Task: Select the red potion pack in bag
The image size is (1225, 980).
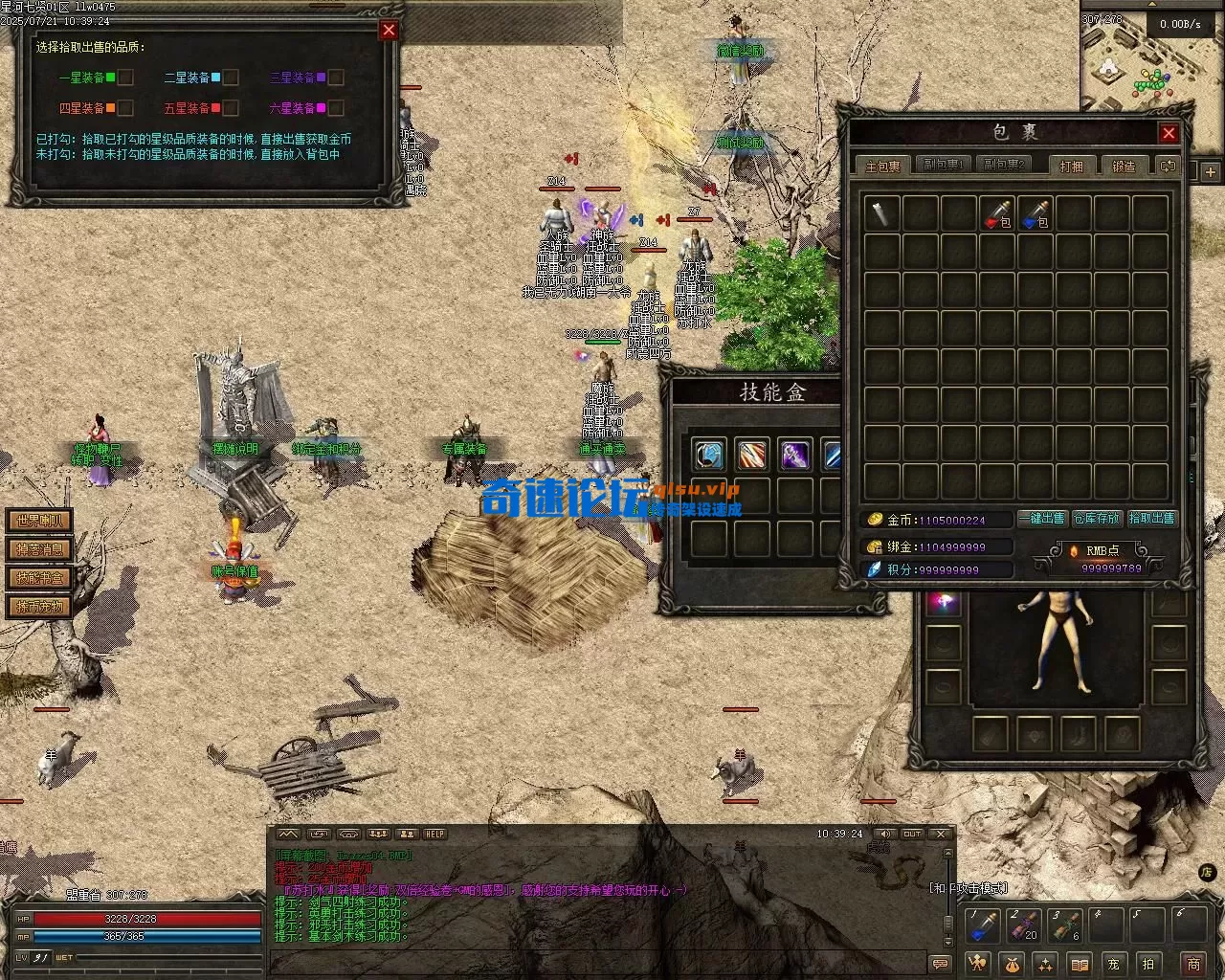Action: coord(997,213)
